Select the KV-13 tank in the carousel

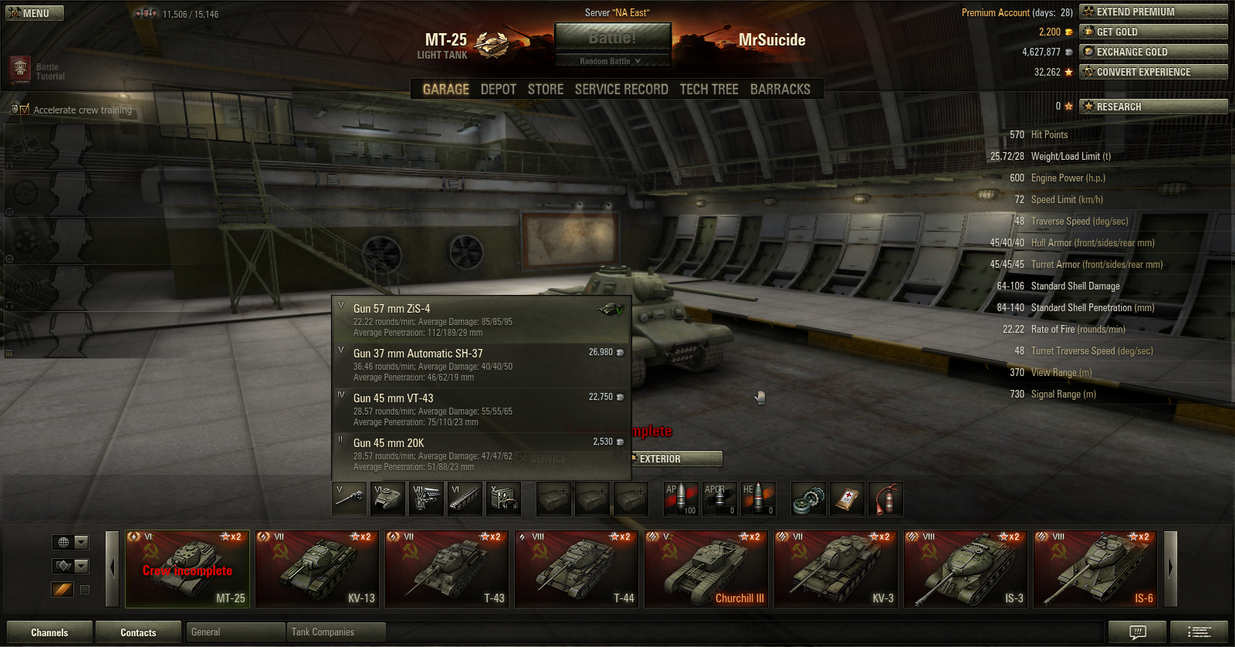[317, 569]
